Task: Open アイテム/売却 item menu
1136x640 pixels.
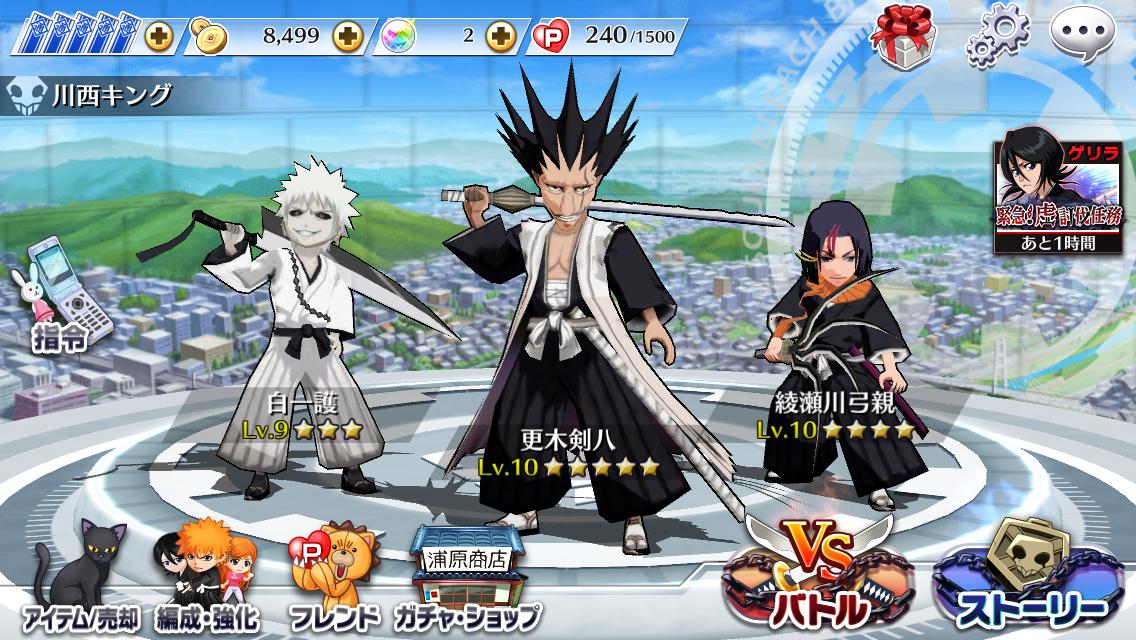Action: click(78, 579)
